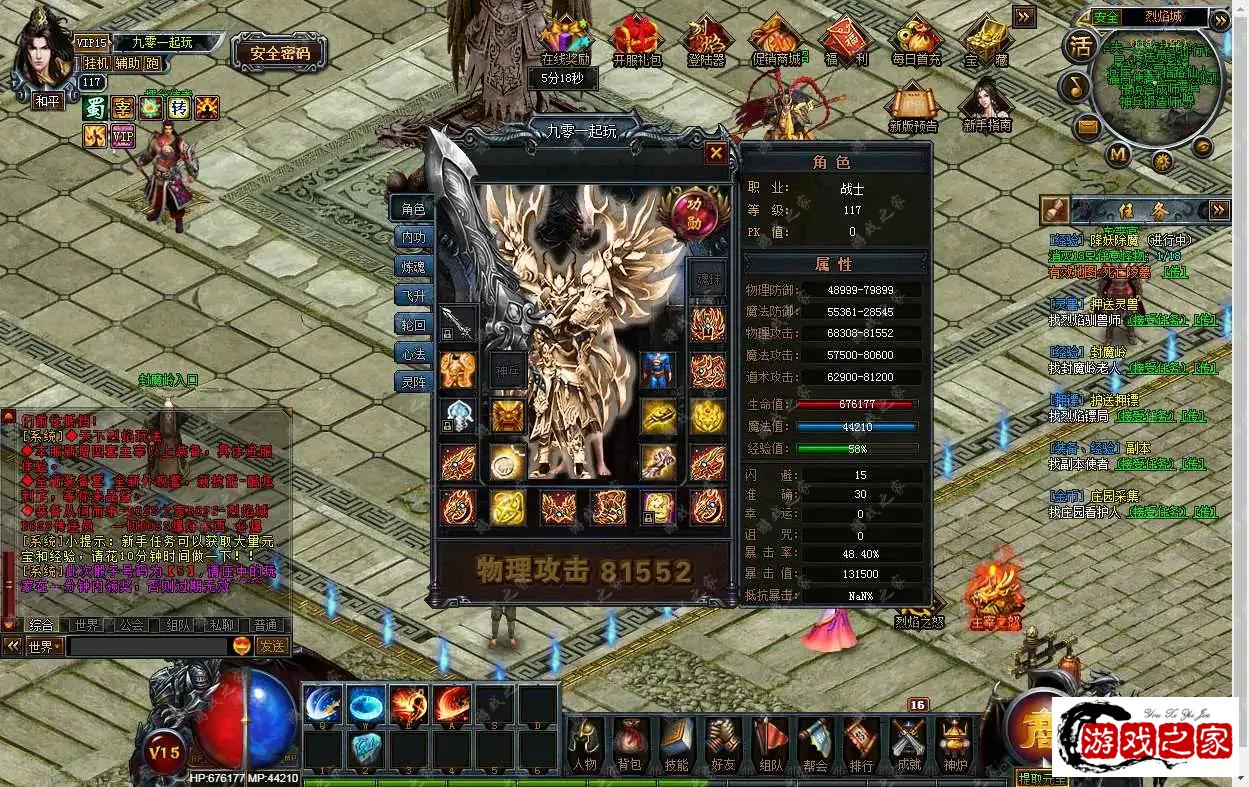Open the 炼魂 tab
Viewport: 1249px width, 787px height.
(x=413, y=266)
